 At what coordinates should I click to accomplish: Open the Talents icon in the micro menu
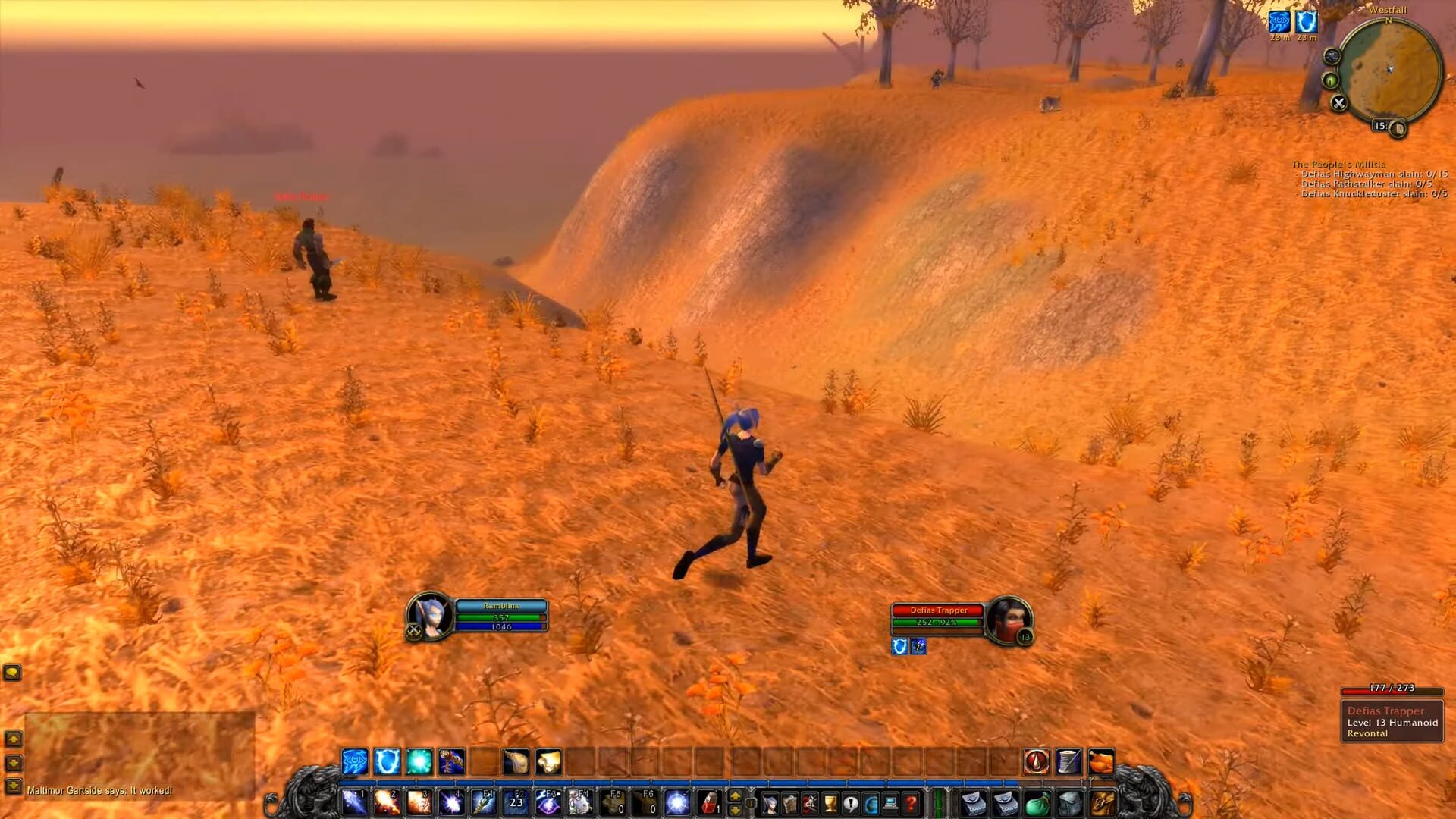coord(808,804)
